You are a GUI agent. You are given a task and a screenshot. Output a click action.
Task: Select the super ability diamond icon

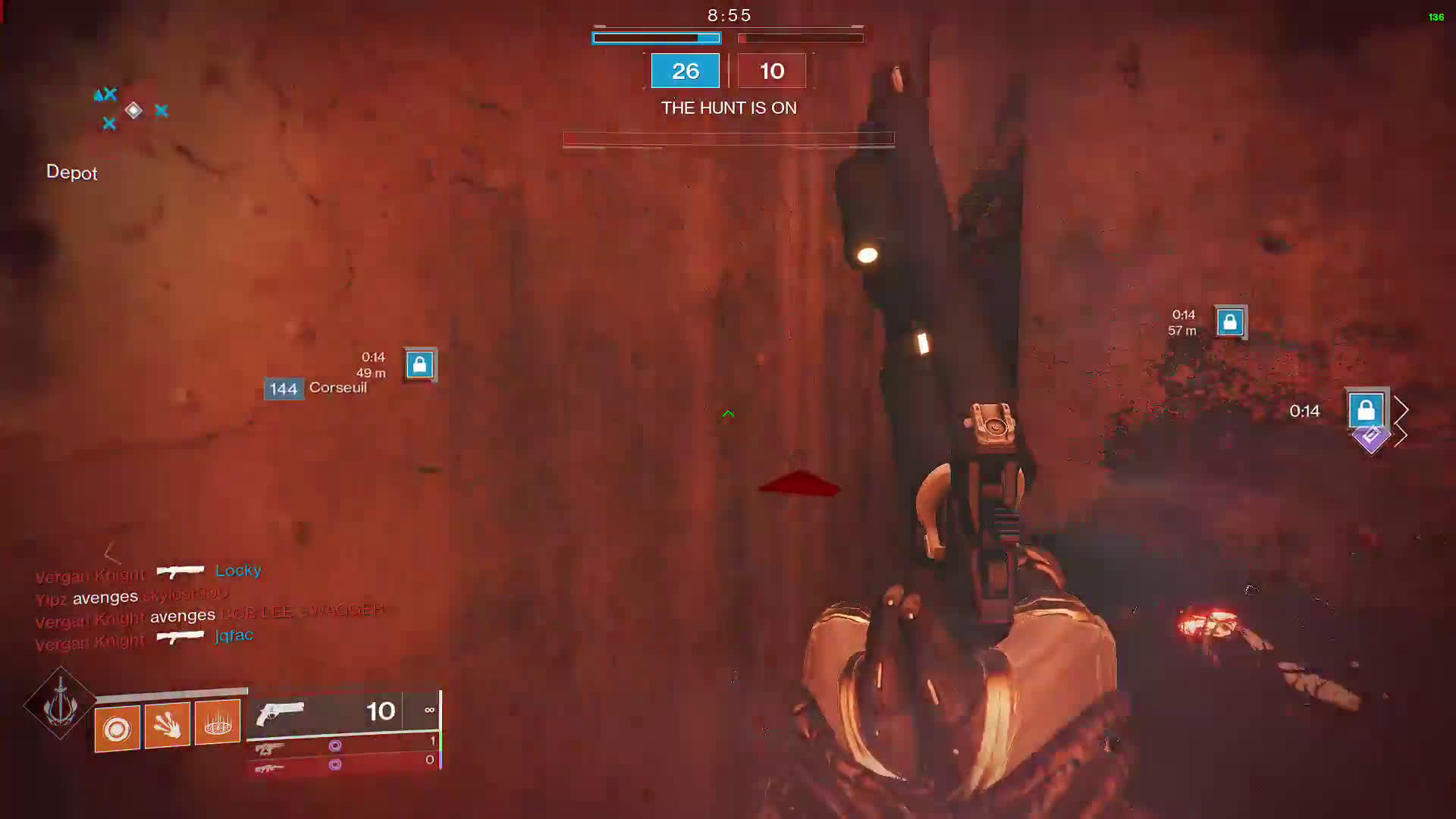pyautogui.click(x=60, y=704)
